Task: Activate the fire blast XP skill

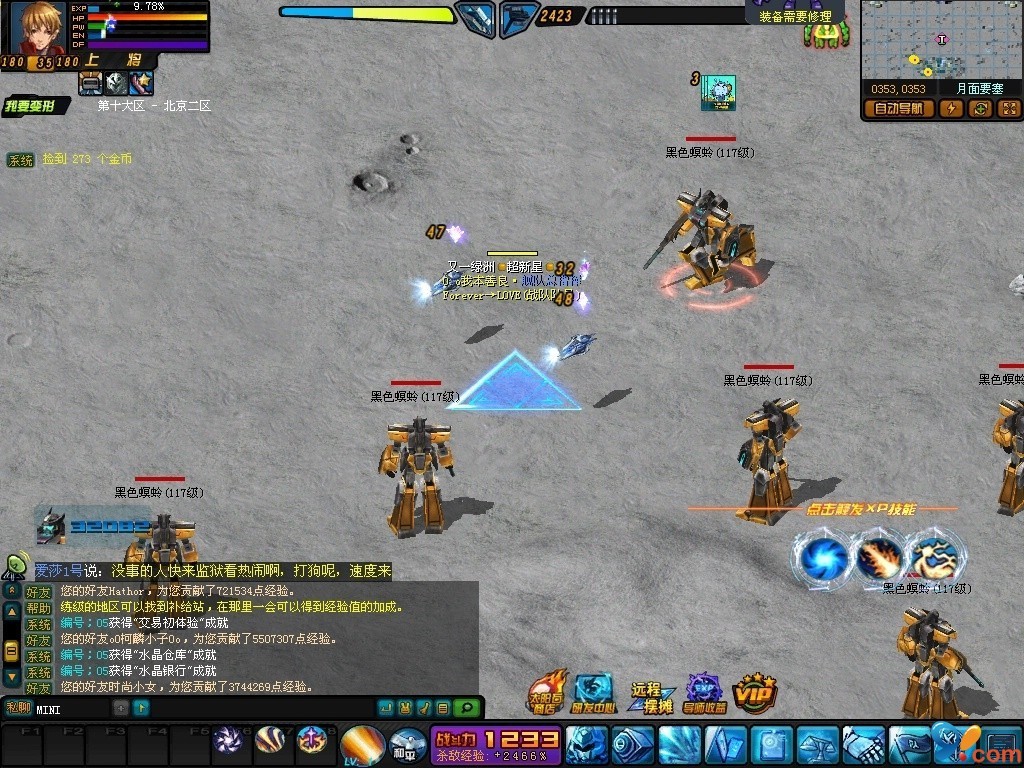Action: pos(878,558)
